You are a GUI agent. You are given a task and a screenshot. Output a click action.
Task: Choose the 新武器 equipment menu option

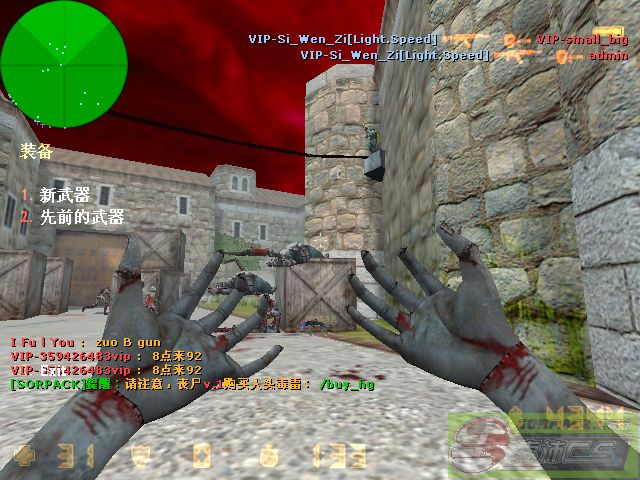[64, 195]
